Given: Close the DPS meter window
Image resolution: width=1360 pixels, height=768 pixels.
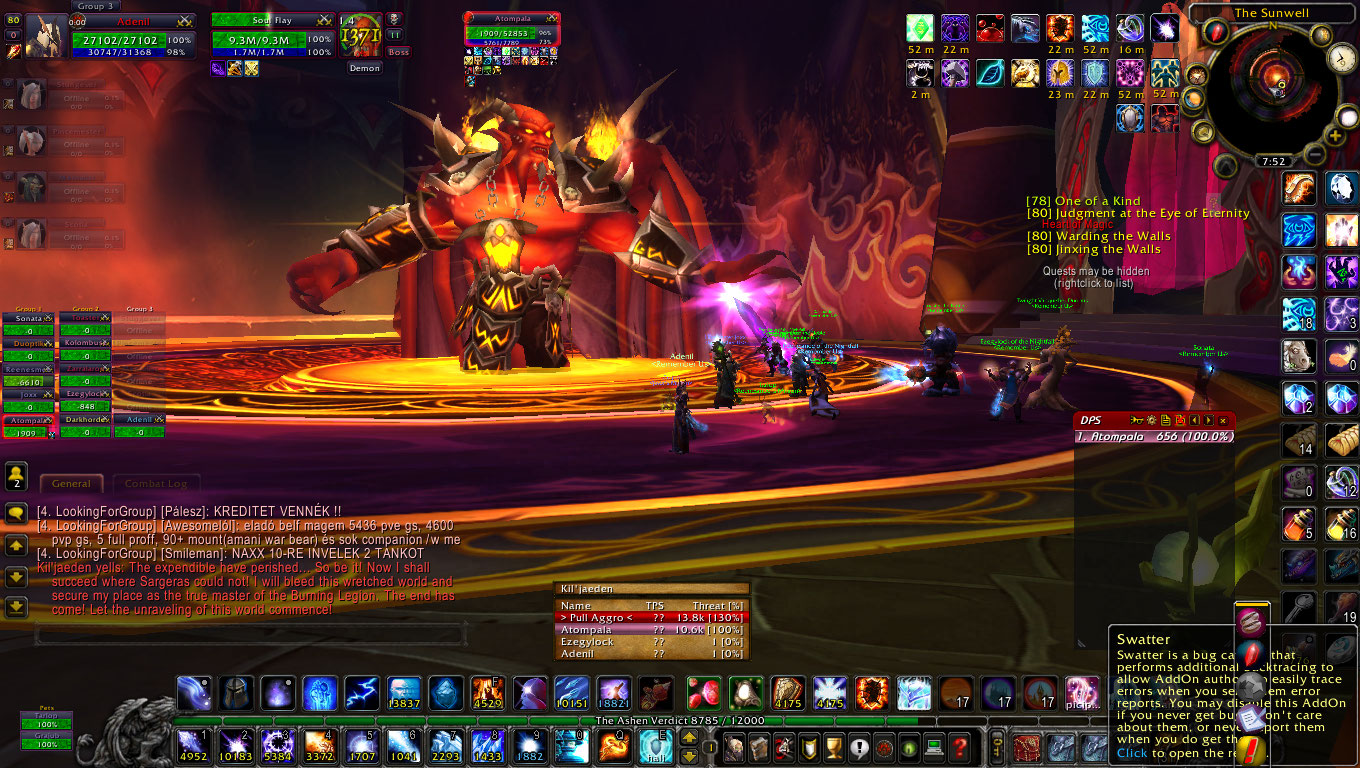Looking at the screenshot, I should coord(1223,421).
